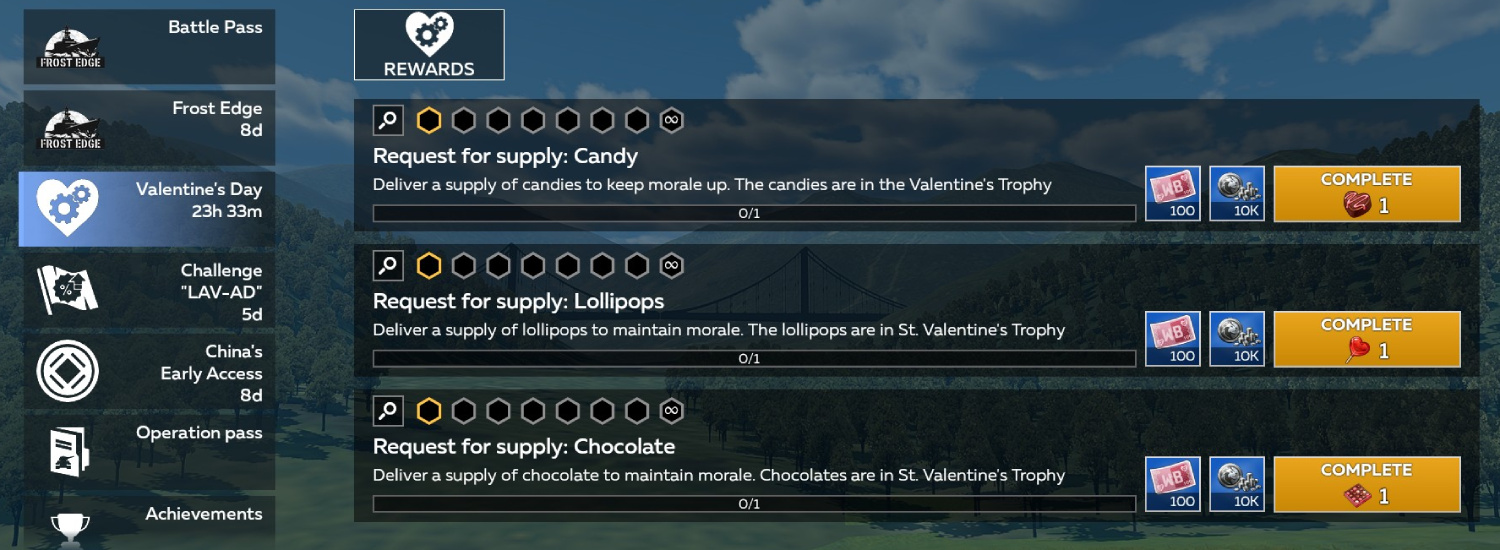Open the Battle Pass tab
Screen dimensions: 1500x550
click(x=148, y=47)
